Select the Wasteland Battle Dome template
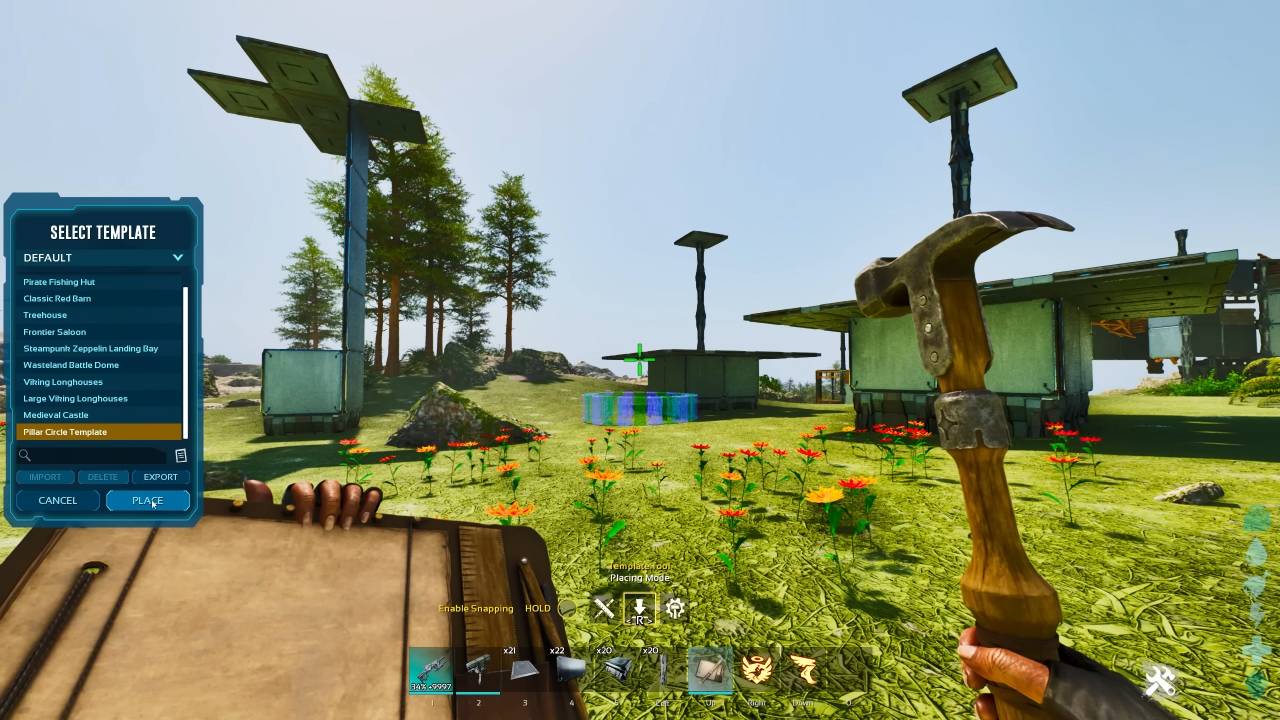Image resolution: width=1280 pixels, height=720 pixels. point(71,365)
